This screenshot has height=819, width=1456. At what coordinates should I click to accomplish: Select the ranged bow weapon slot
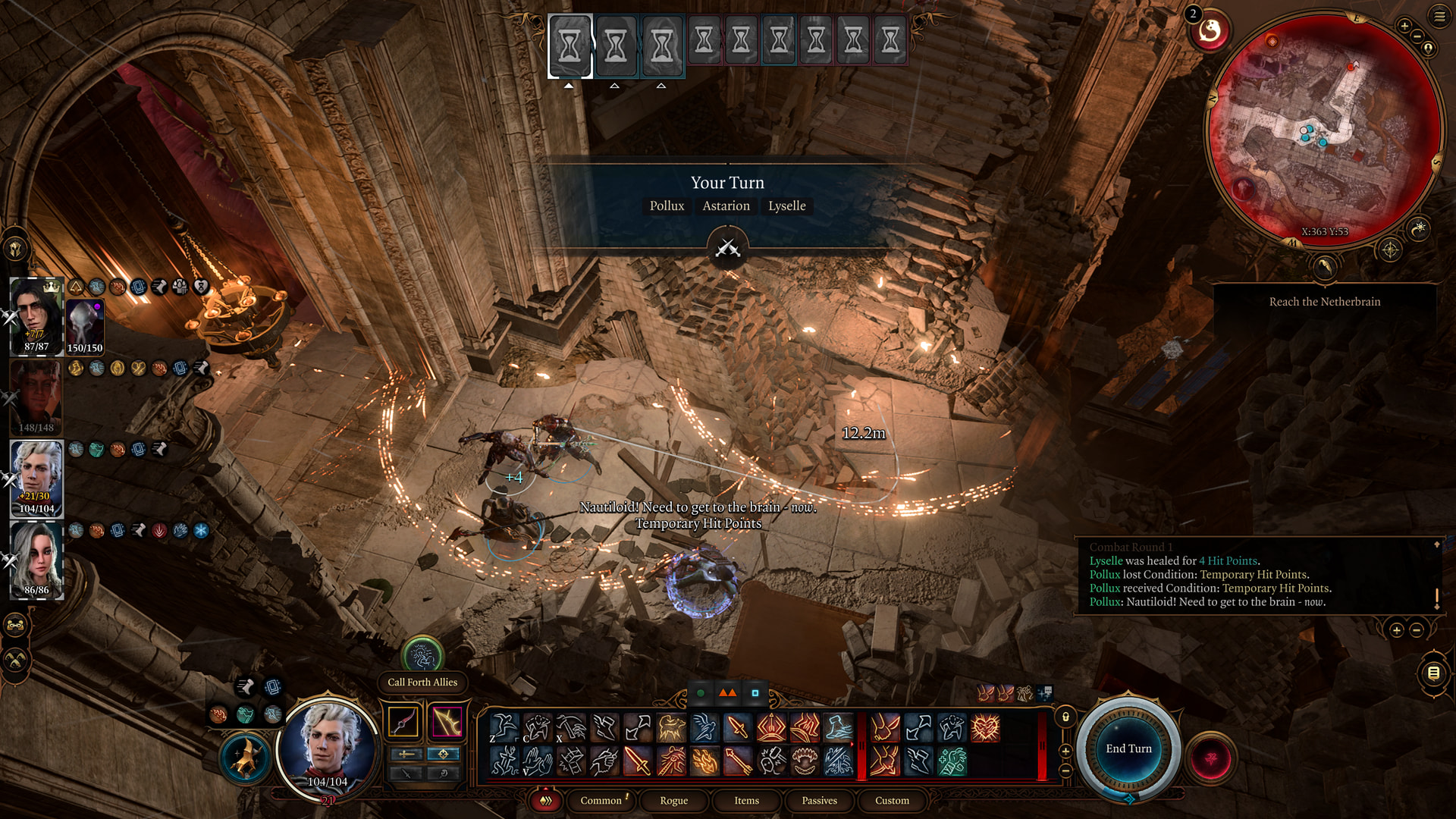point(446,721)
